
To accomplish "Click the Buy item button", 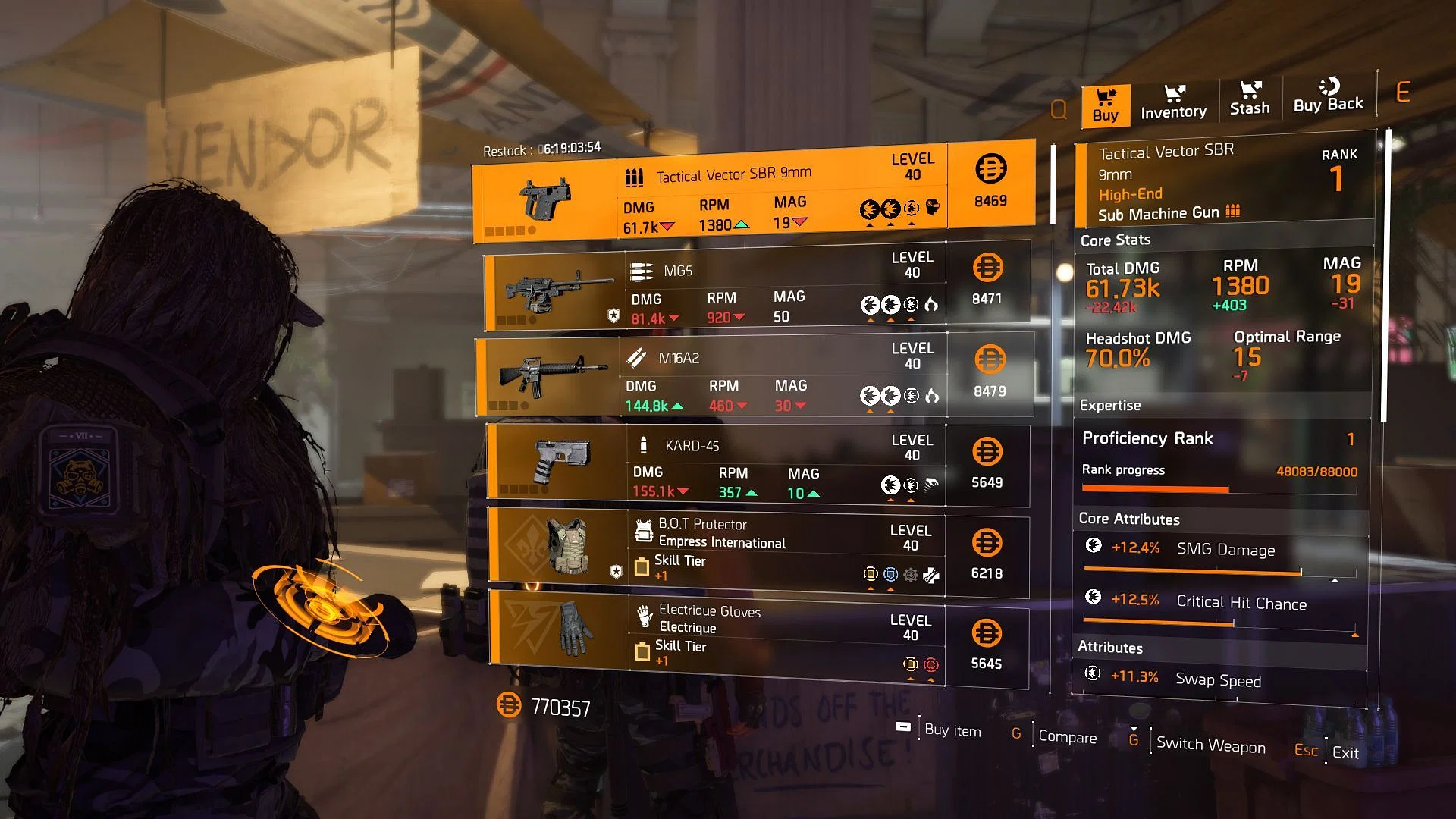I will pos(952,730).
